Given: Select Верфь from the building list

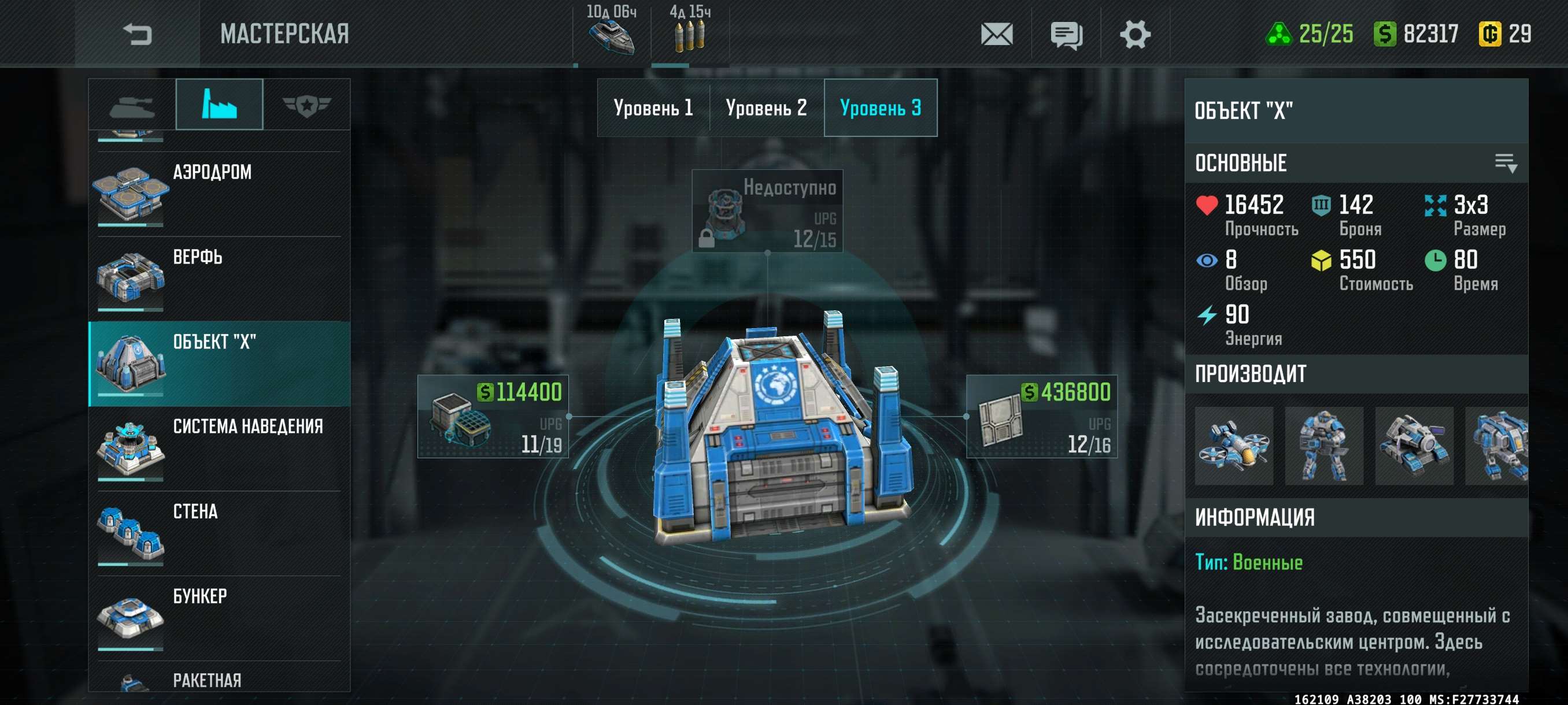Looking at the screenshot, I should pyautogui.click(x=219, y=279).
